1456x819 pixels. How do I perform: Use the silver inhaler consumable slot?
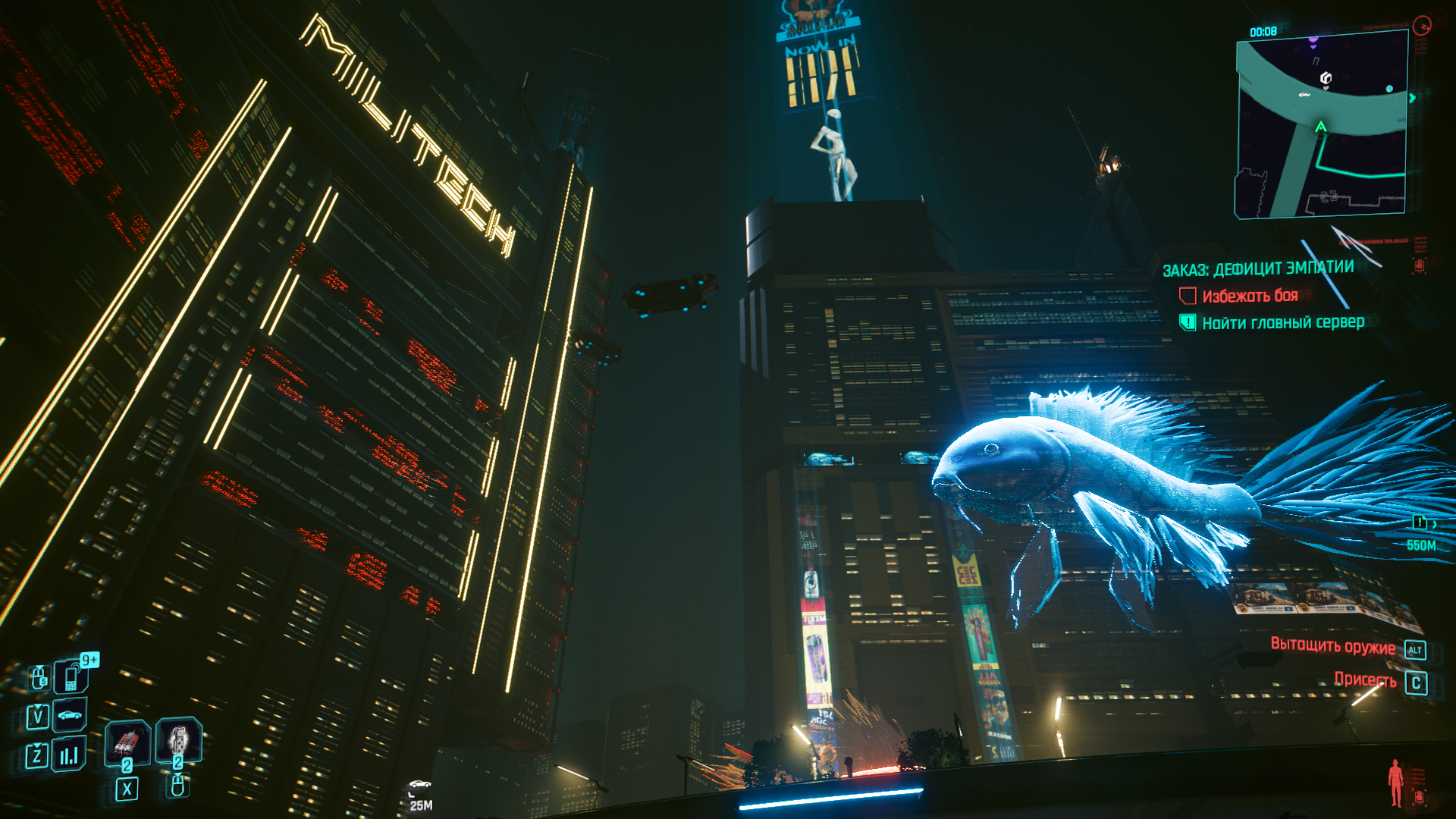point(178,739)
